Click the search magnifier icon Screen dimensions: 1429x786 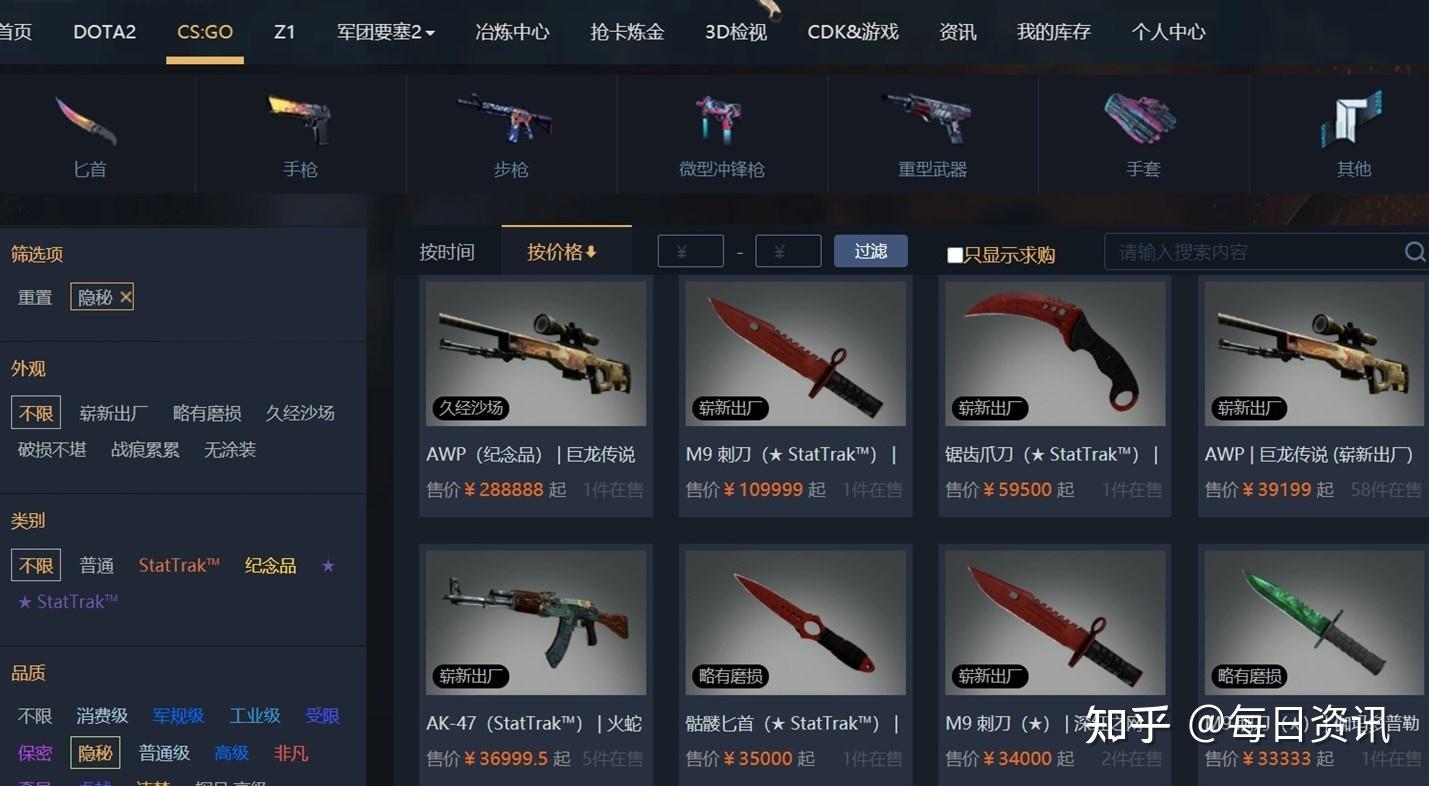(1415, 252)
